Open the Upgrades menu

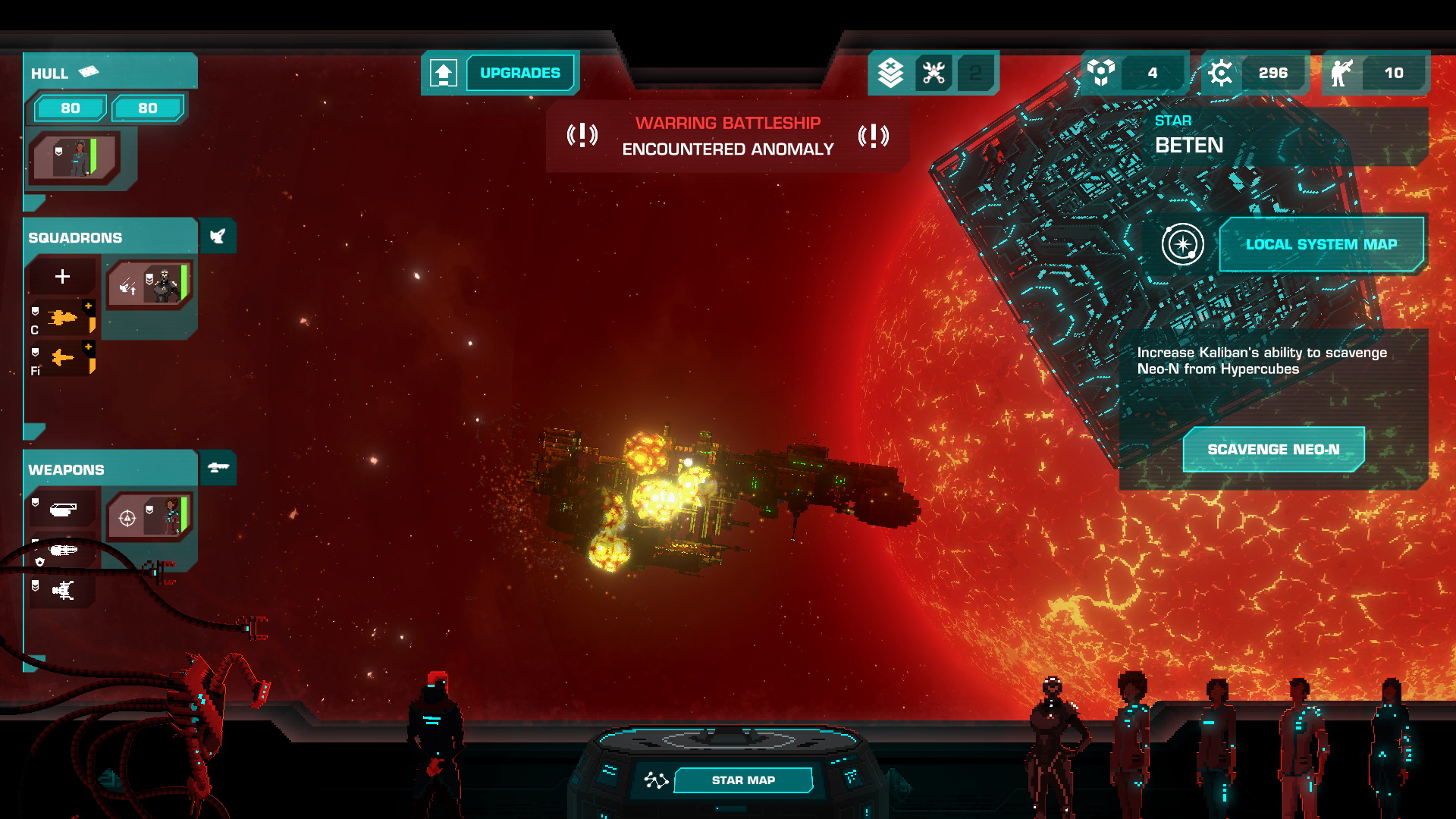pyautogui.click(x=520, y=73)
